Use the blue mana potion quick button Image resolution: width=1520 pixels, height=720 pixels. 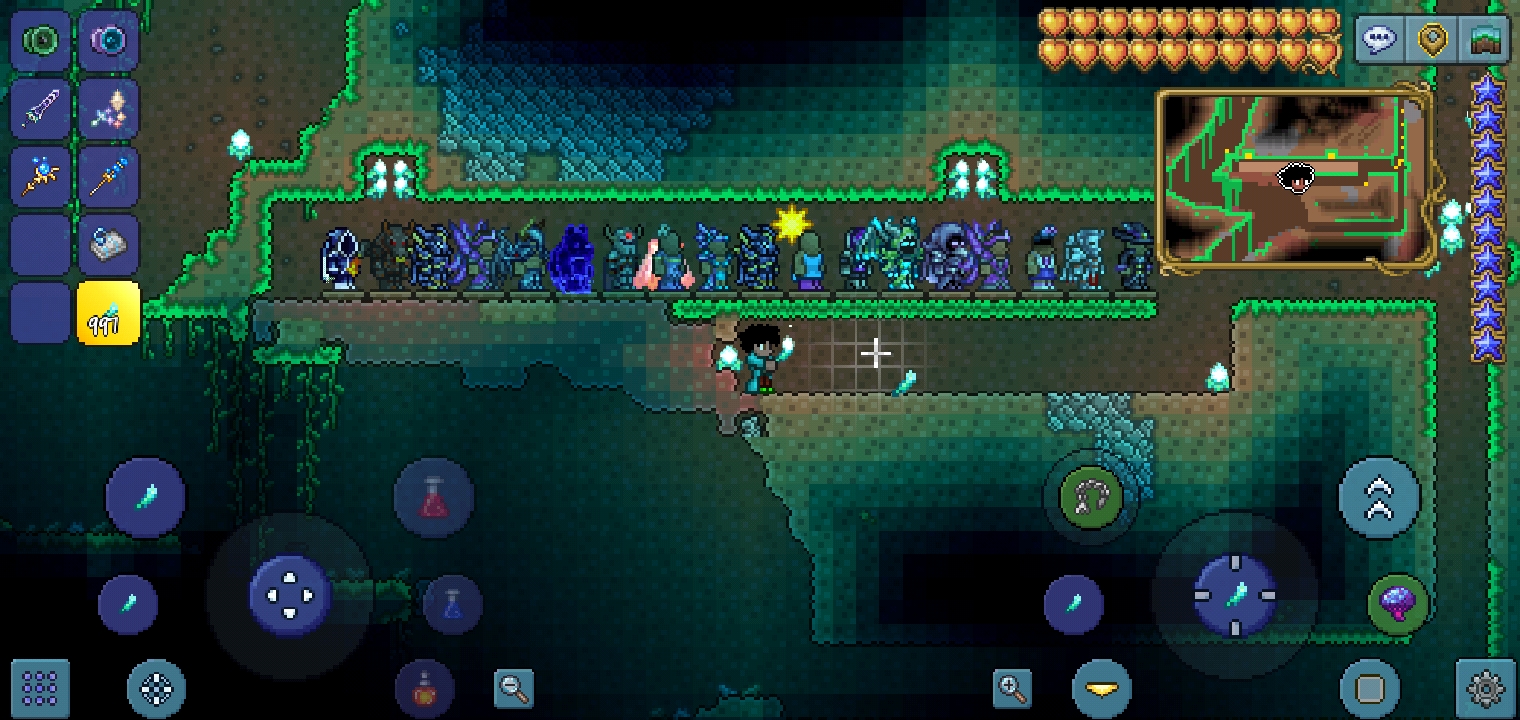pyautogui.click(x=452, y=603)
